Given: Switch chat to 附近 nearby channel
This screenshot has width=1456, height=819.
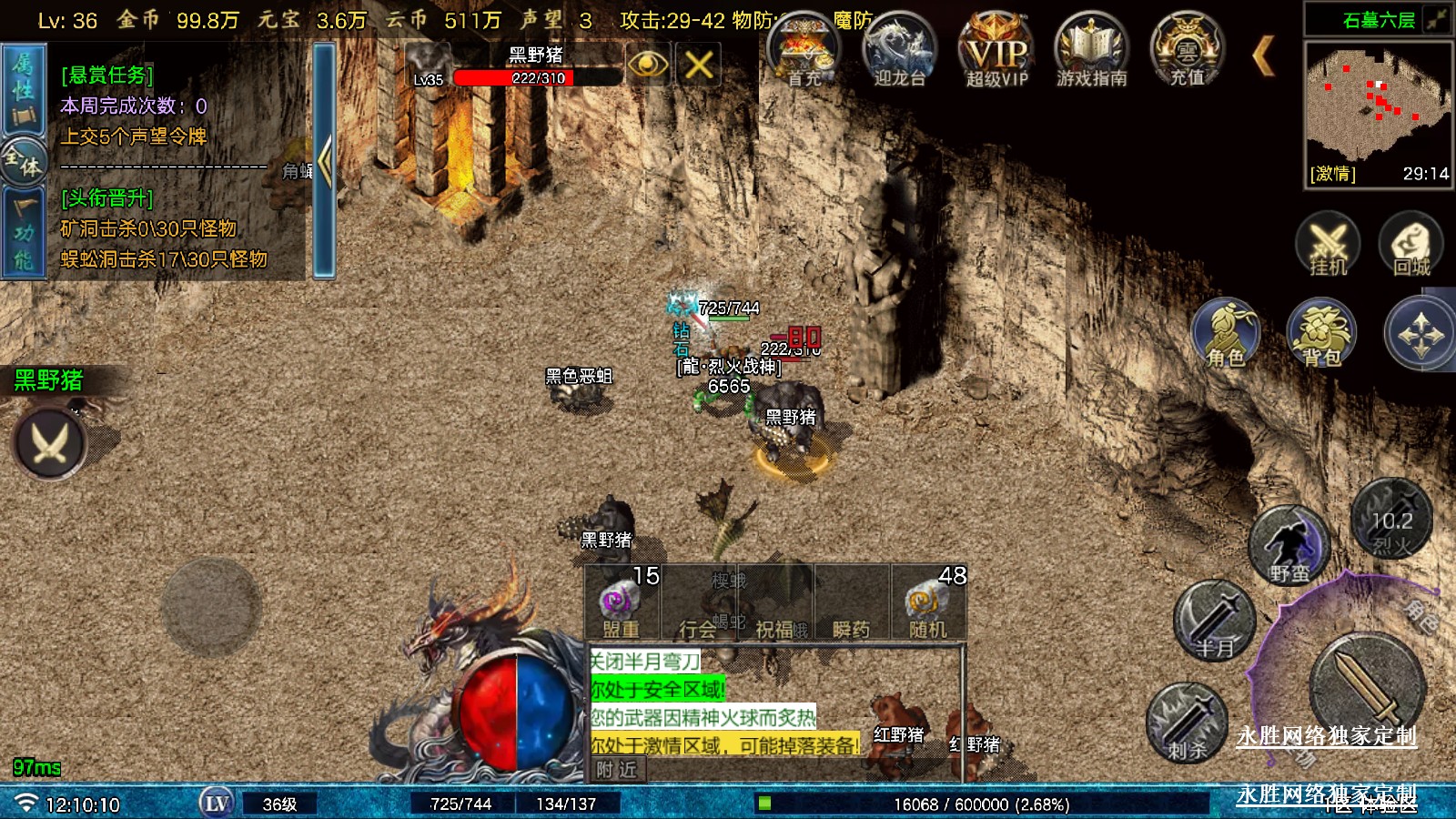Looking at the screenshot, I should pyautogui.click(x=616, y=770).
